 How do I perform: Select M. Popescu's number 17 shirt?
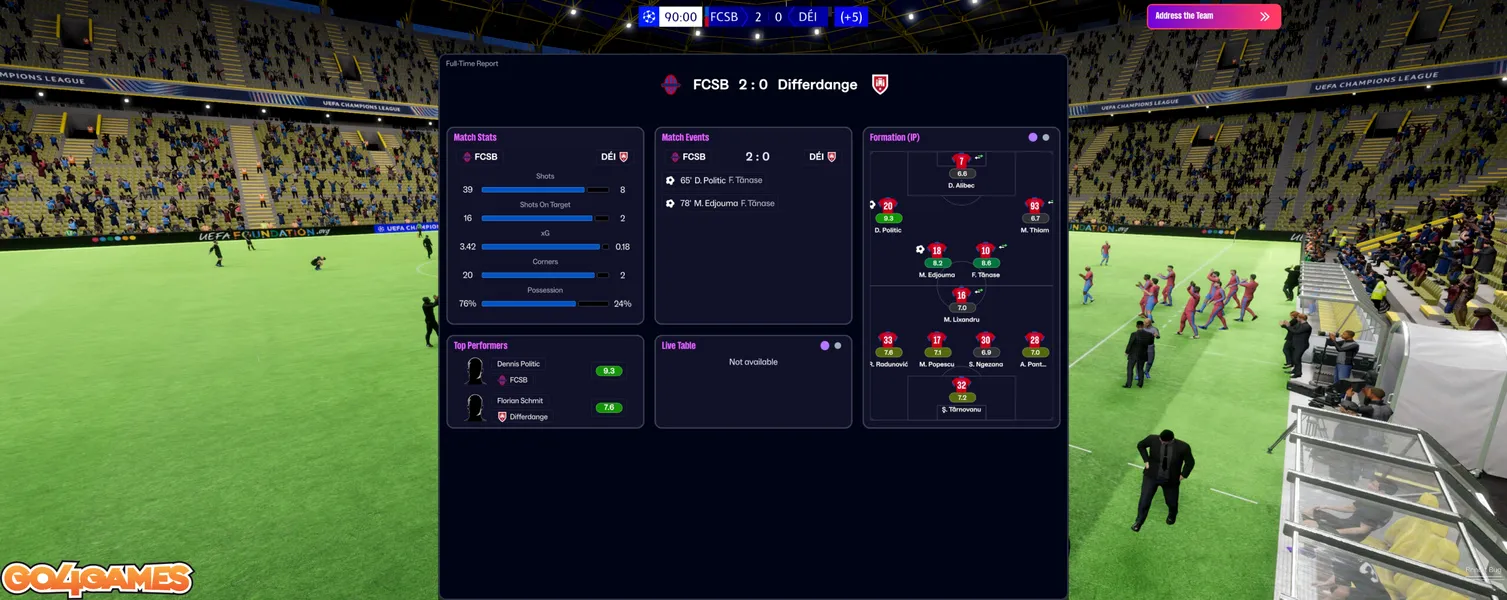(936, 340)
